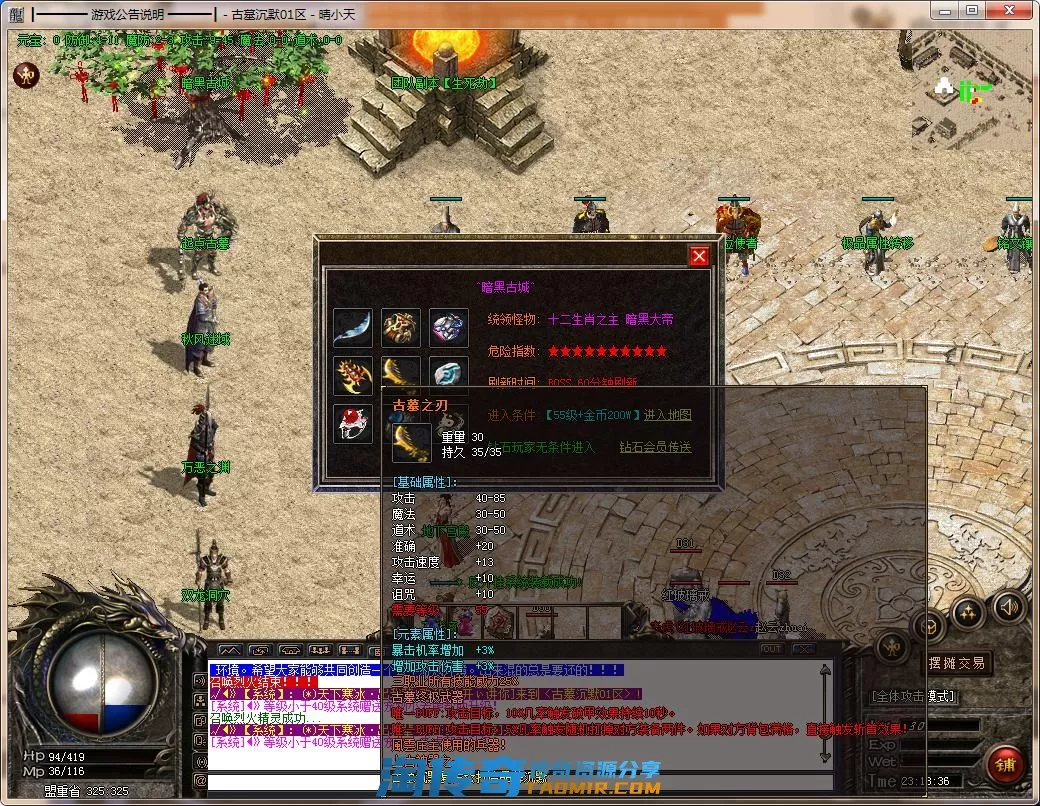Select the silver-blue curved blade reward icon
Image resolution: width=1040 pixels, height=806 pixels.
tap(352, 328)
